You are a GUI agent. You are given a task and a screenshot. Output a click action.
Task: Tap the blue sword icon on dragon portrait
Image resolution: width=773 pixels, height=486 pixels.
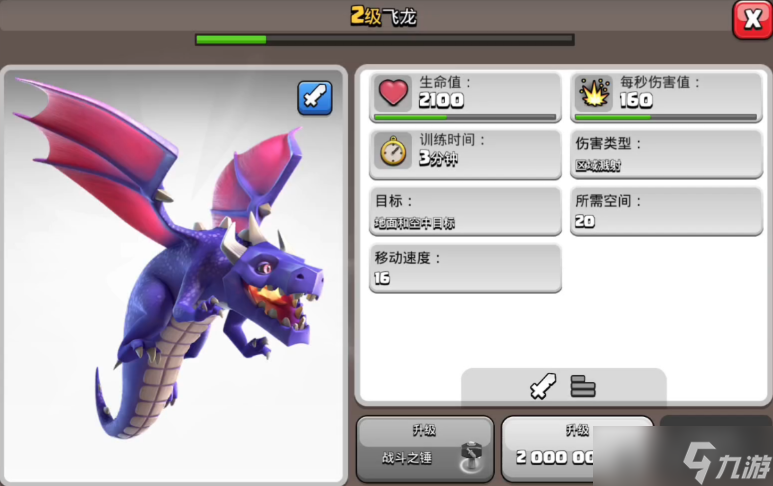[314, 98]
